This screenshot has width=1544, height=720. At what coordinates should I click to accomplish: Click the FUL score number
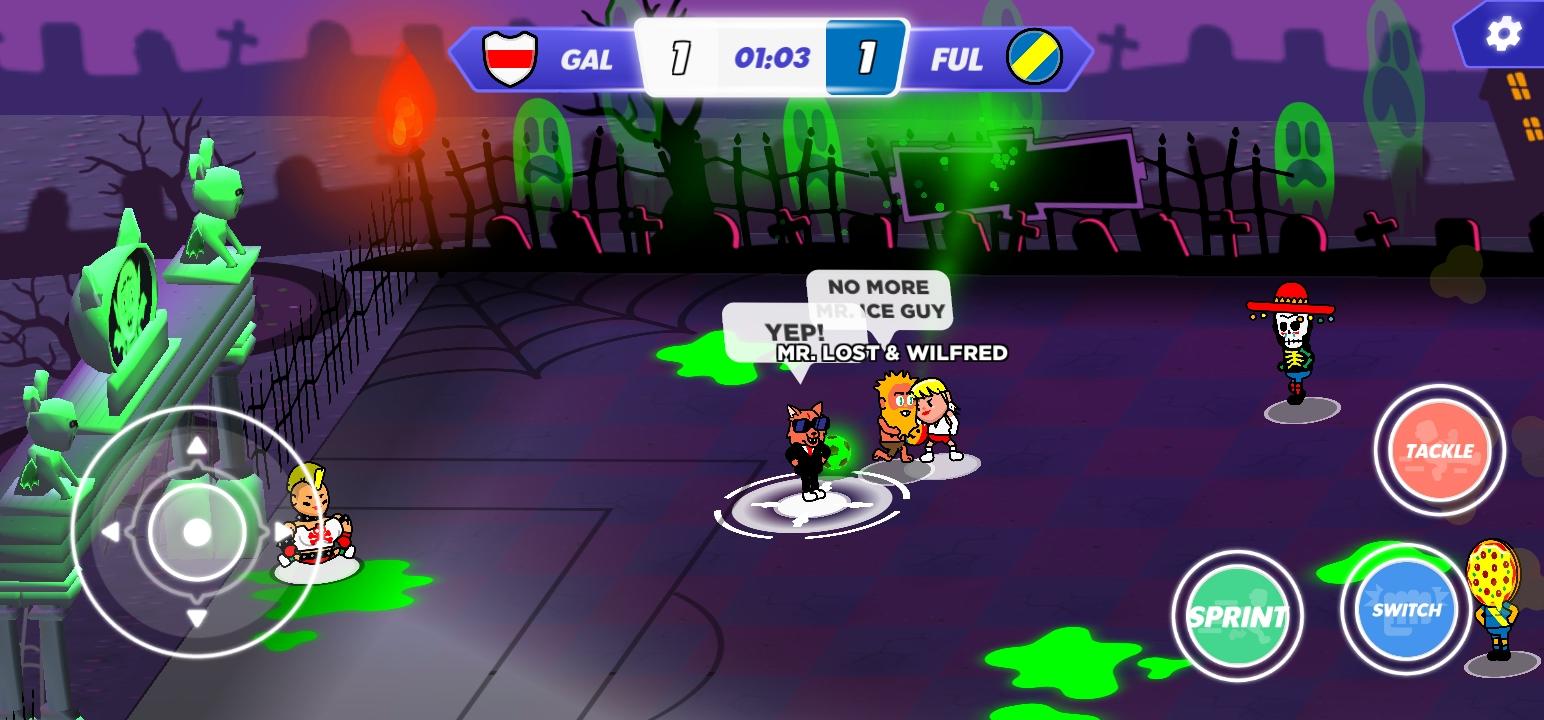[x=866, y=57]
